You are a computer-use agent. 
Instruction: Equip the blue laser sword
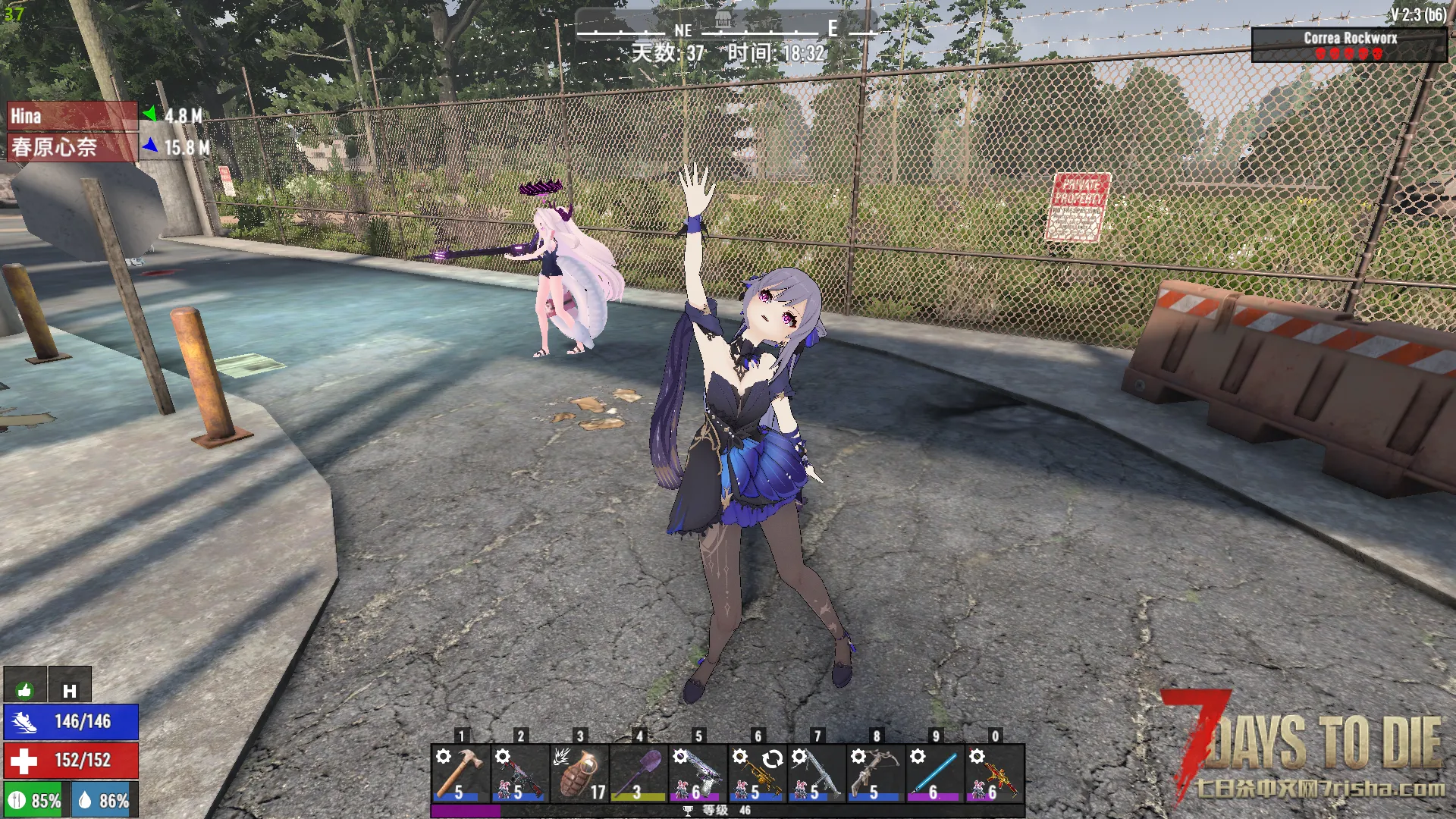pos(934,773)
